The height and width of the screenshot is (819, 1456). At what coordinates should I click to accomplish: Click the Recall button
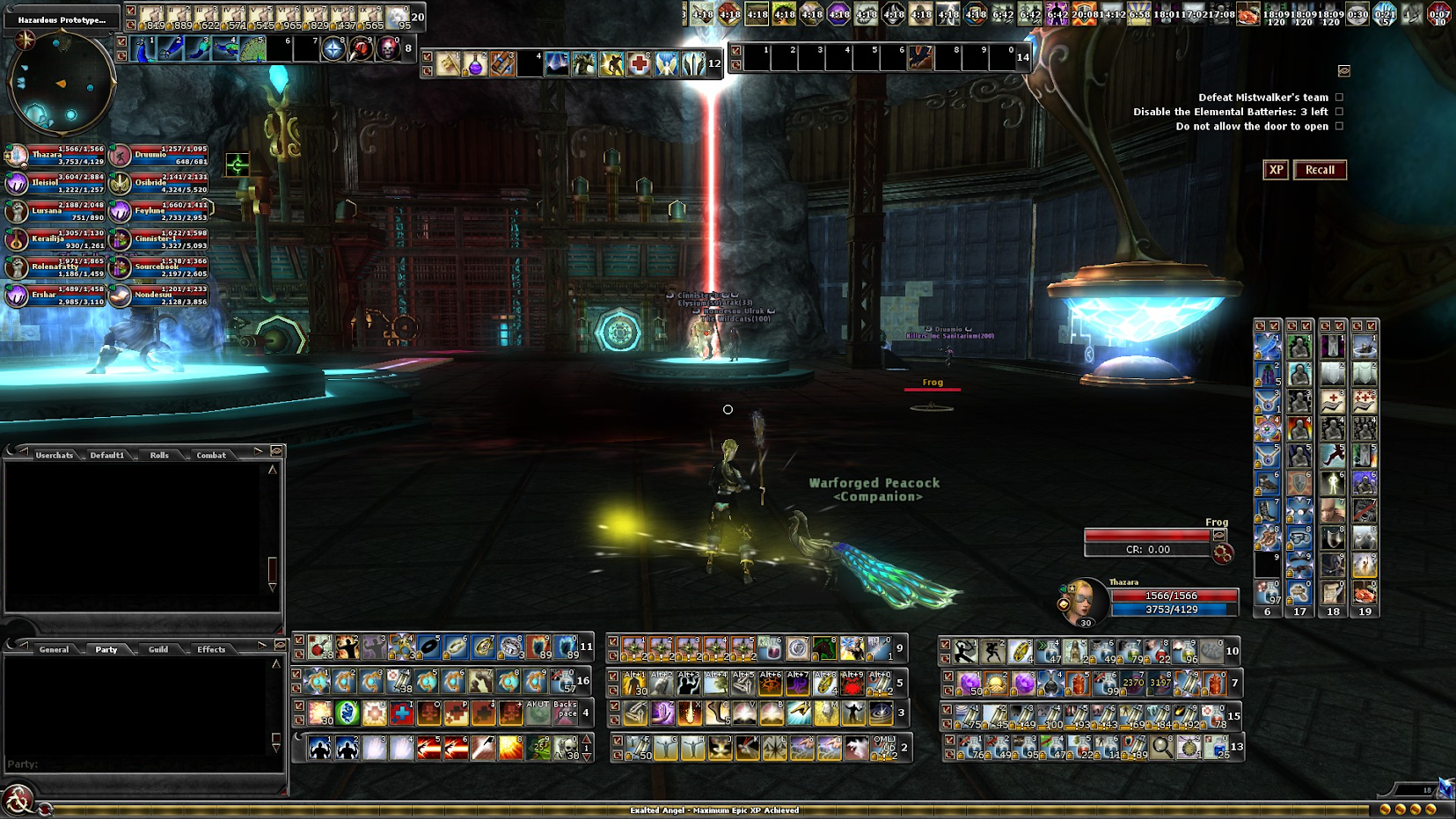[1320, 170]
